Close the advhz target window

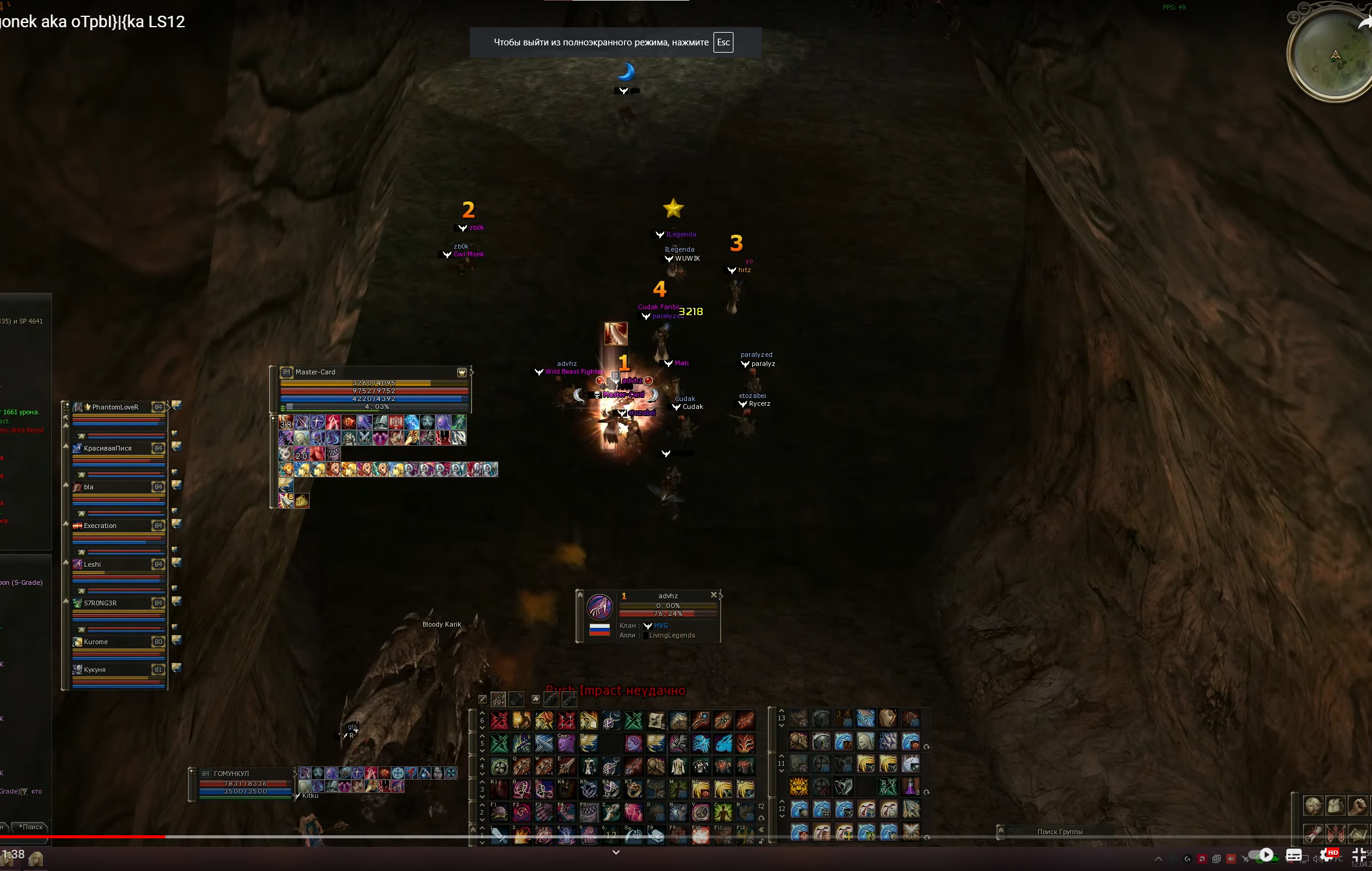(x=714, y=595)
